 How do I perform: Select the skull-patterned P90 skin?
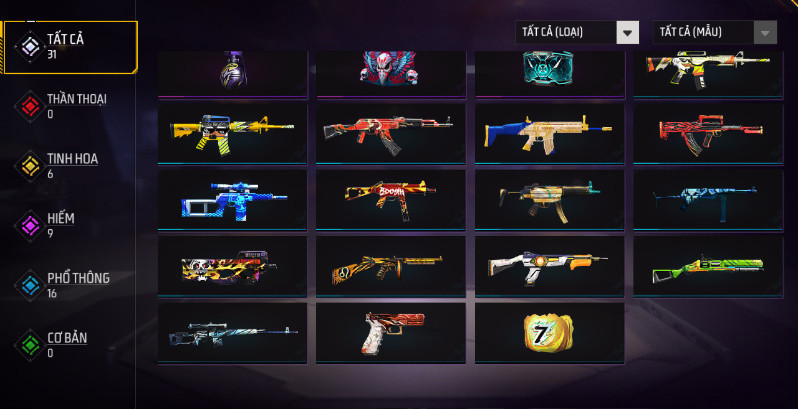232,265
